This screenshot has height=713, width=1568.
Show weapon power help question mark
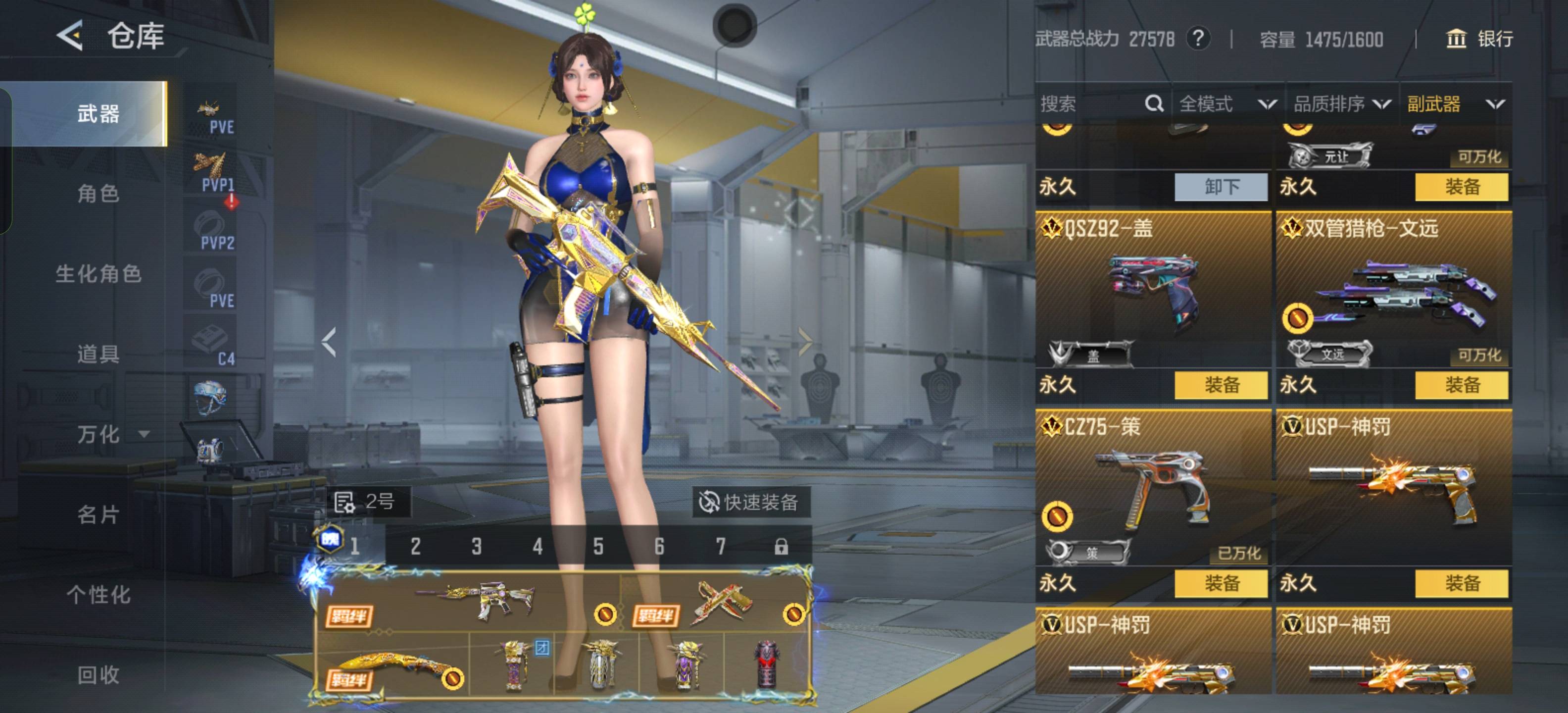coord(1198,39)
